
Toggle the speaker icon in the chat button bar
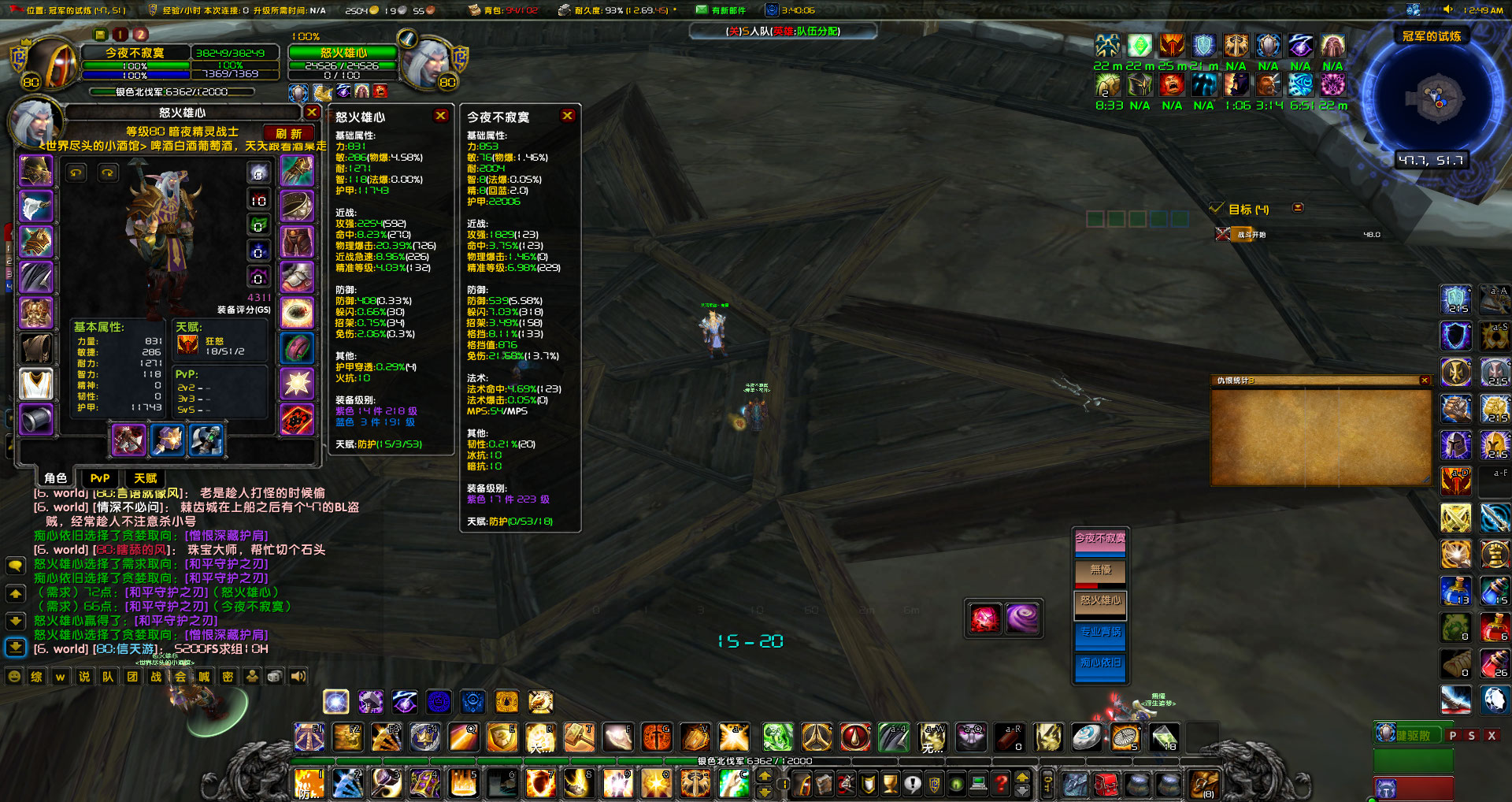point(297,676)
